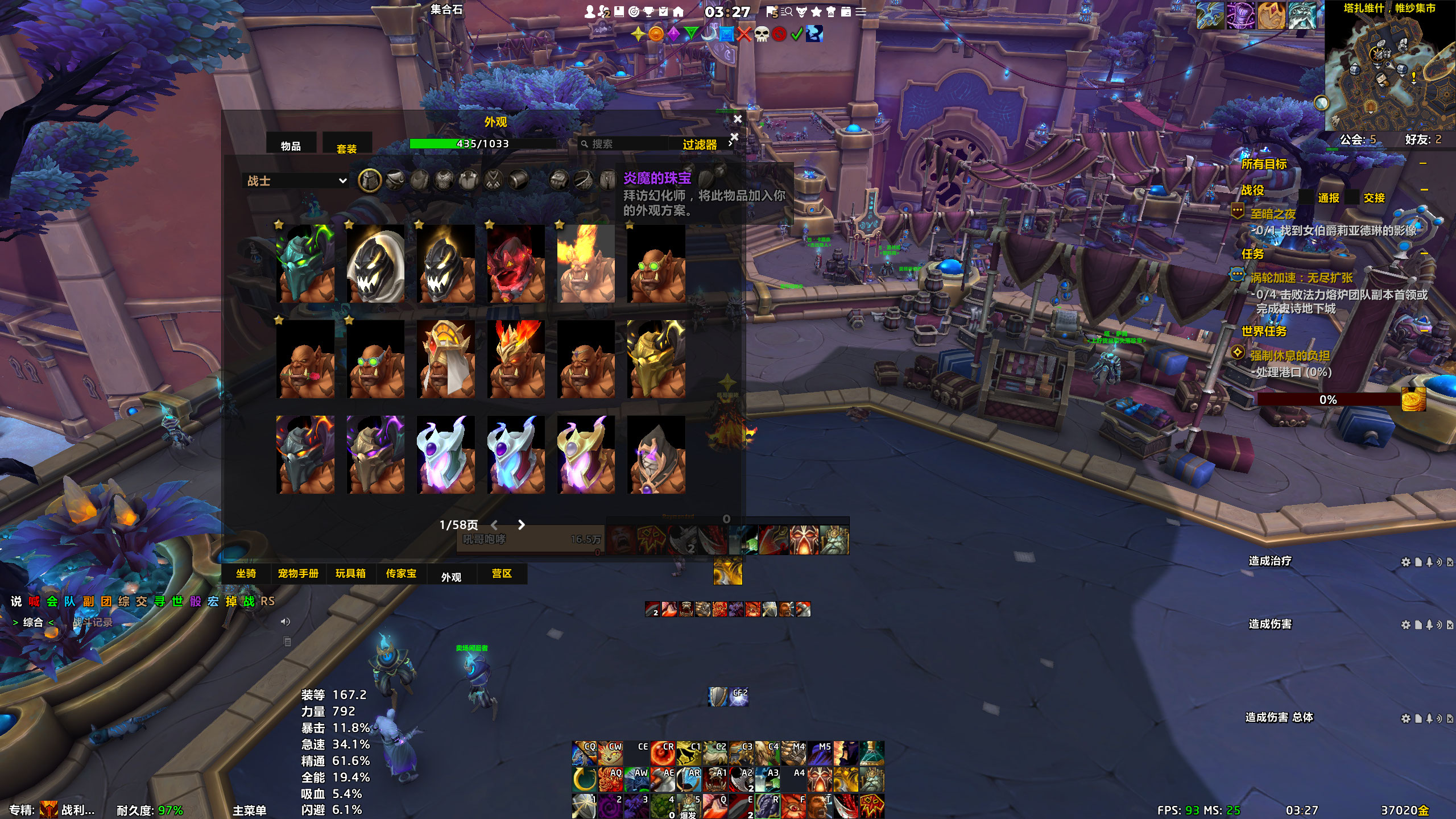The image size is (1456, 819).
Task: Select the flaming head appearance thumbnail
Action: (586, 263)
